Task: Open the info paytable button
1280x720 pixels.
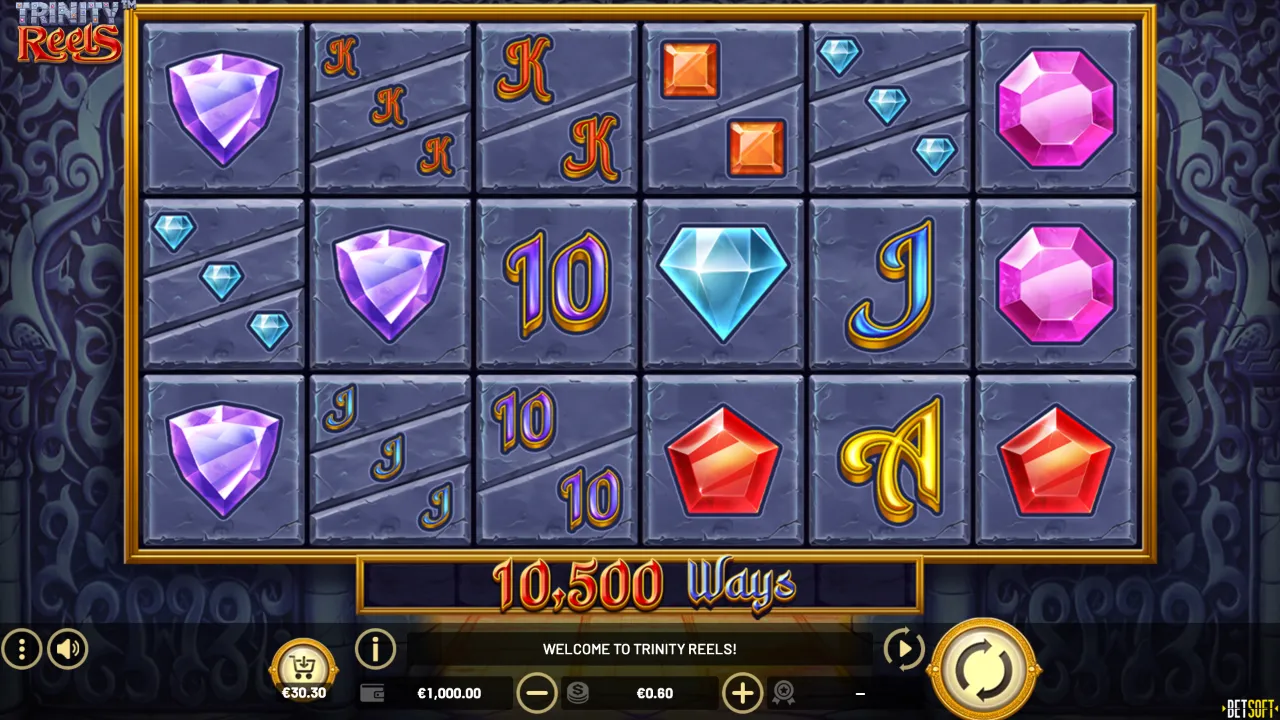Action: (x=376, y=649)
